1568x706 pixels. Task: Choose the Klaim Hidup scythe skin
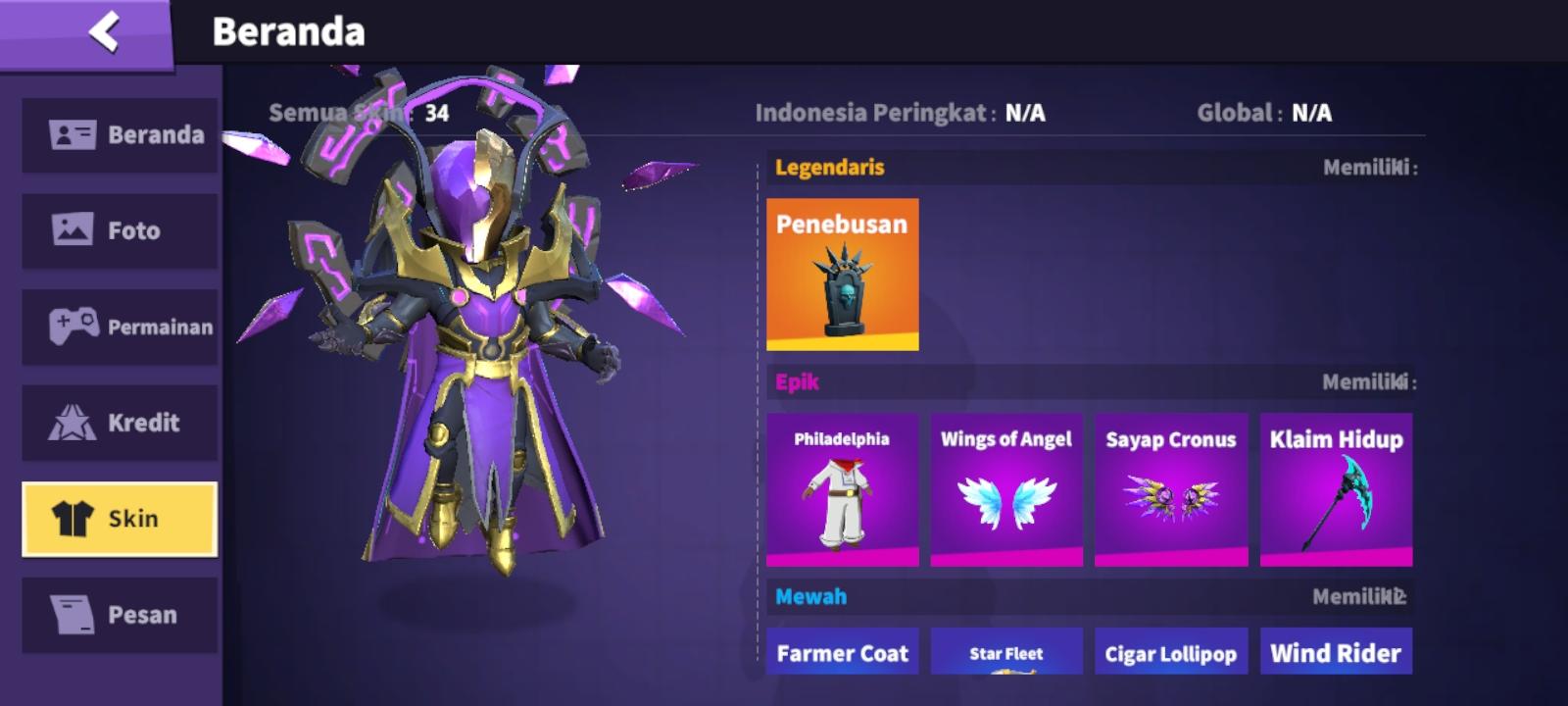pos(1336,489)
